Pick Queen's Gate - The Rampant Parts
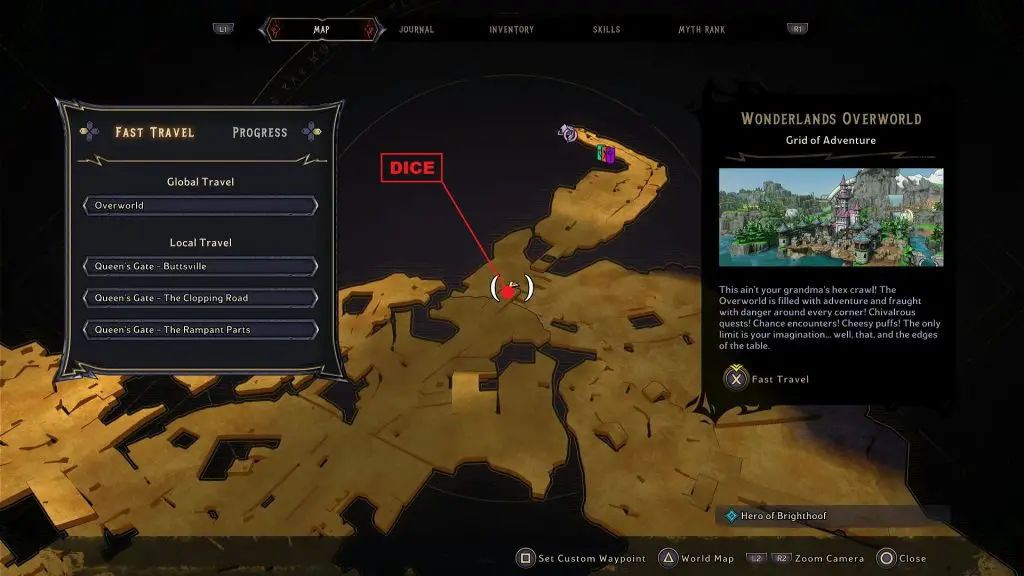This screenshot has height=576, width=1024. (x=200, y=330)
